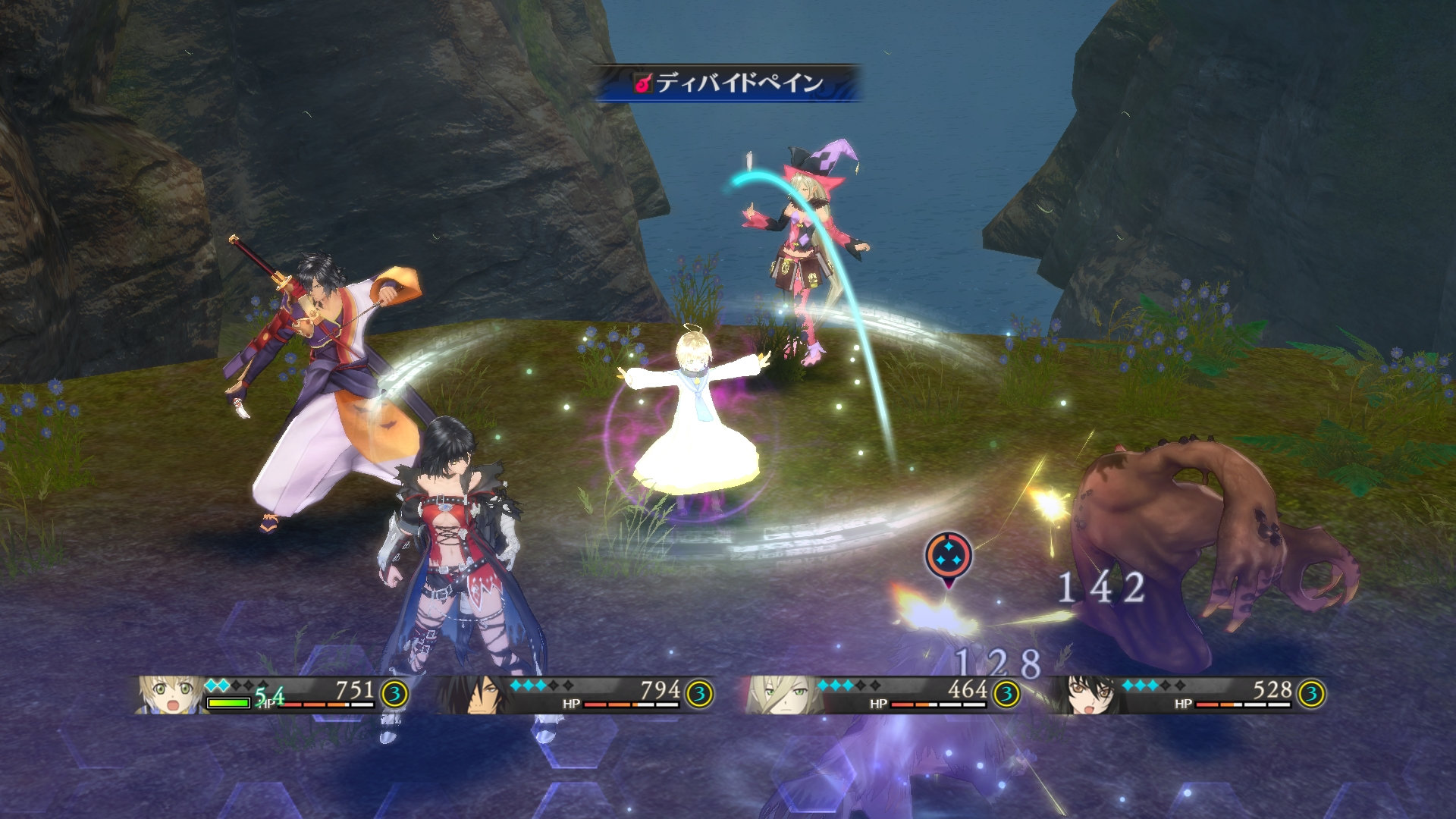This screenshot has width=1456, height=819.
Task: Click the round enemy target marker
Action: (x=948, y=557)
